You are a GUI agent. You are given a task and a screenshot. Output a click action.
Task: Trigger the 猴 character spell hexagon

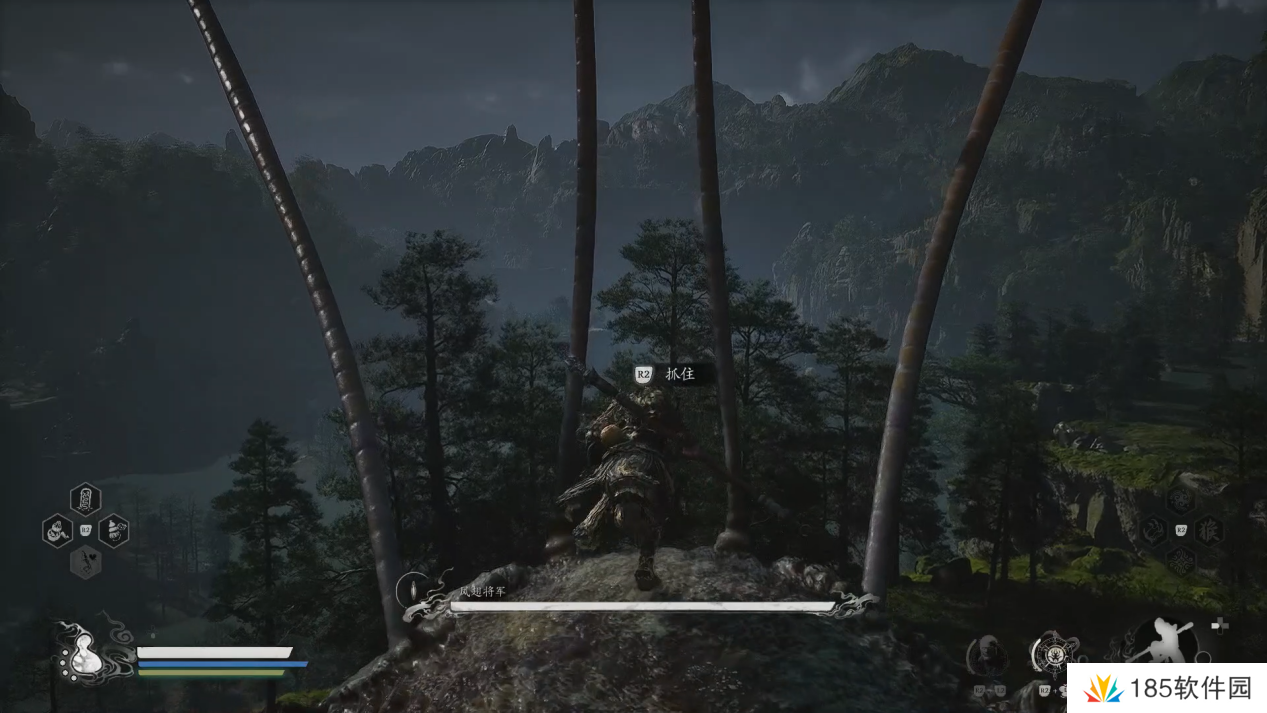[x=1209, y=530]
